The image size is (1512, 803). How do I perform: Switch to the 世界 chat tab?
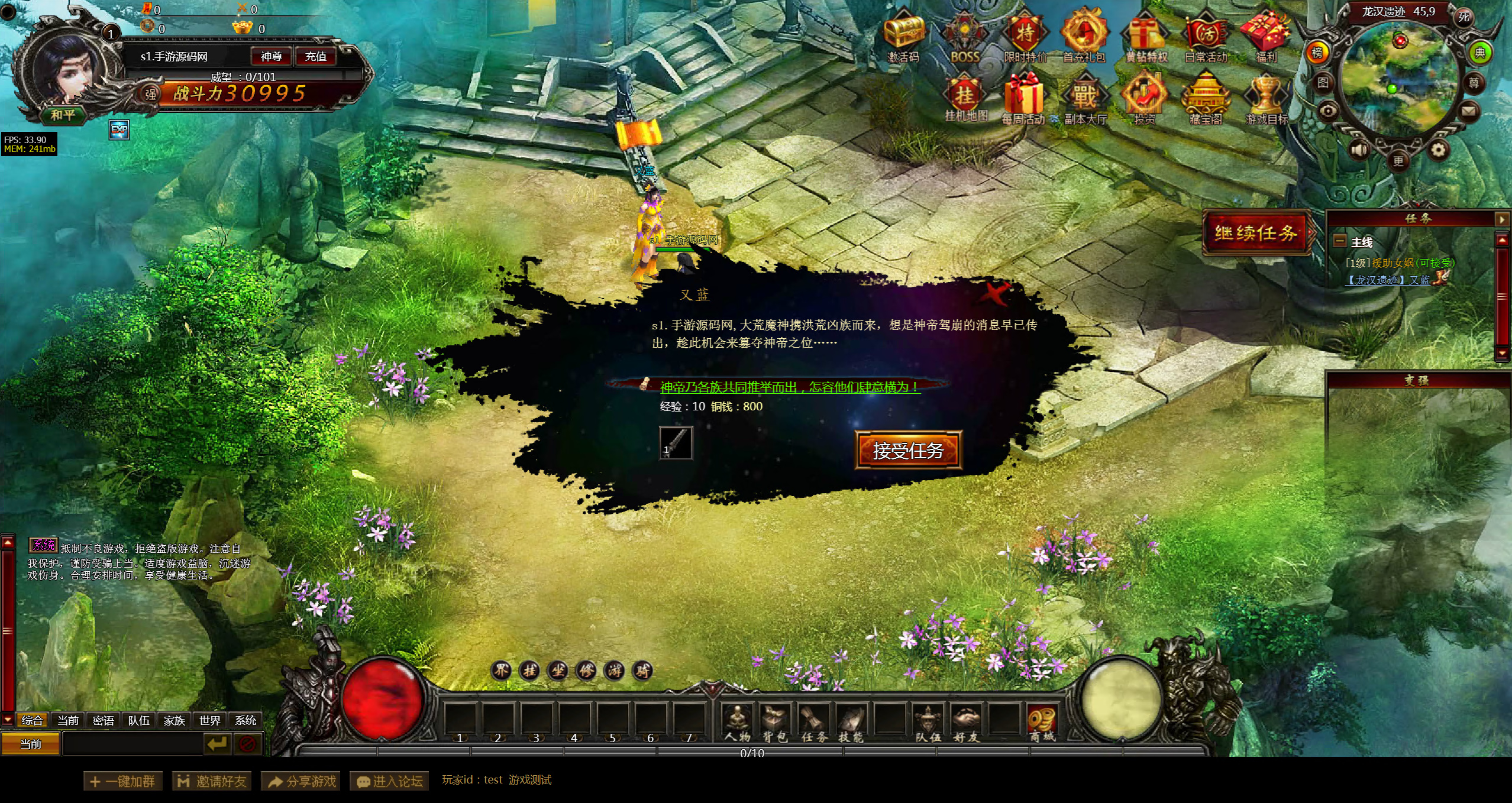click(209, 720)
